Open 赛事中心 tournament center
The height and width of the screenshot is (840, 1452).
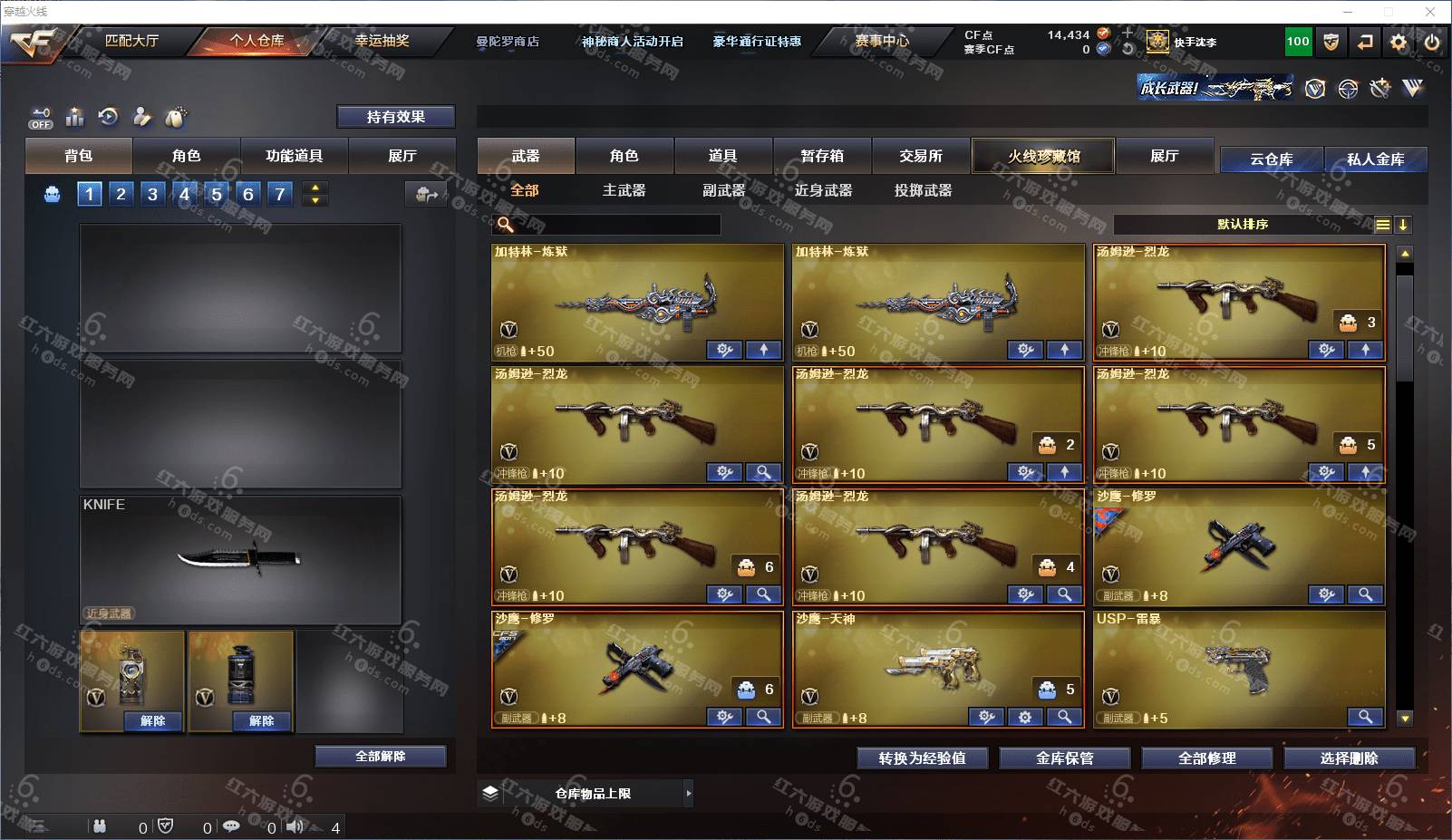[x=881, y=41]
